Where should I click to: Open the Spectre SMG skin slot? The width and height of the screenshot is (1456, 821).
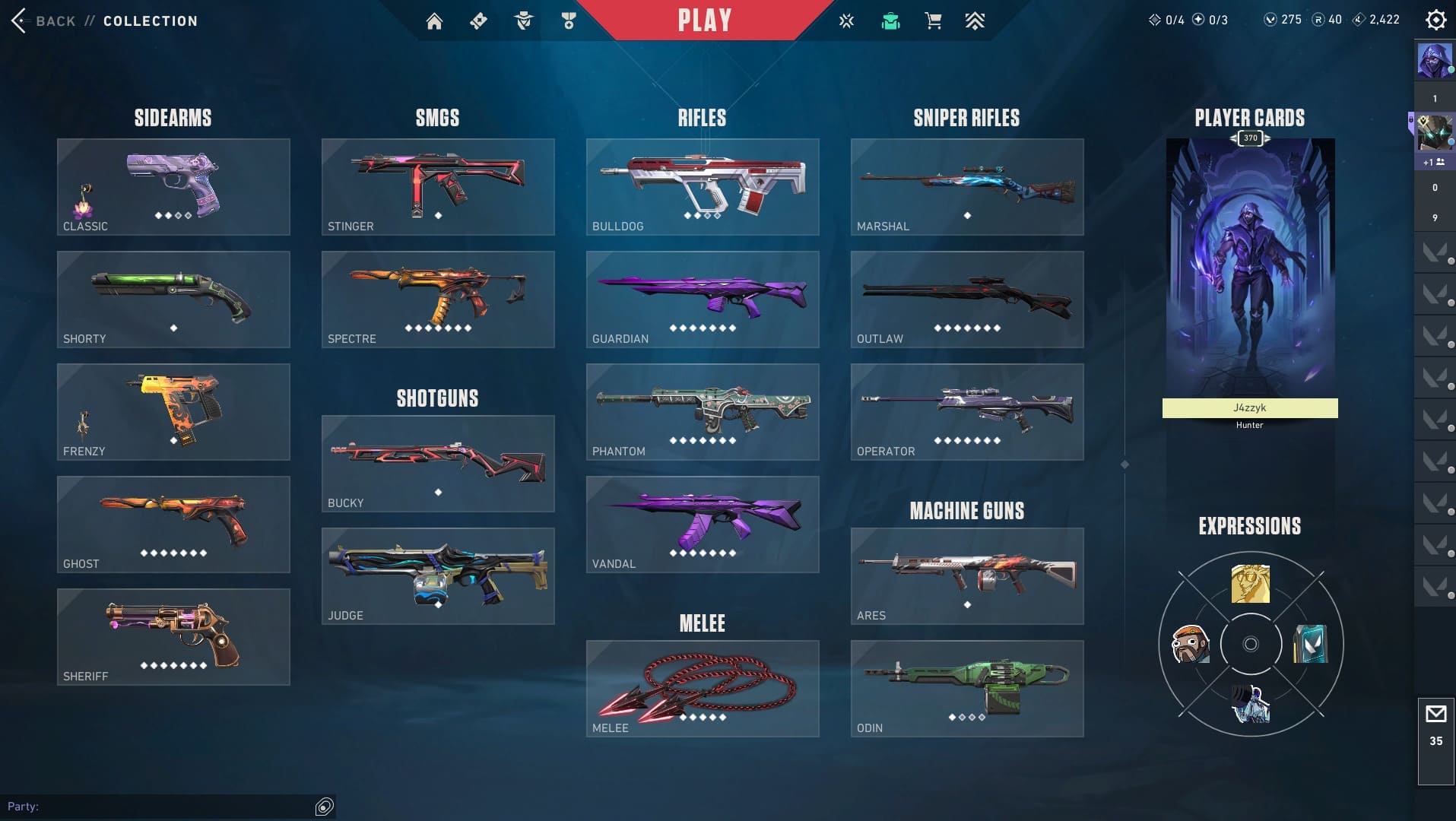(438, 300)
